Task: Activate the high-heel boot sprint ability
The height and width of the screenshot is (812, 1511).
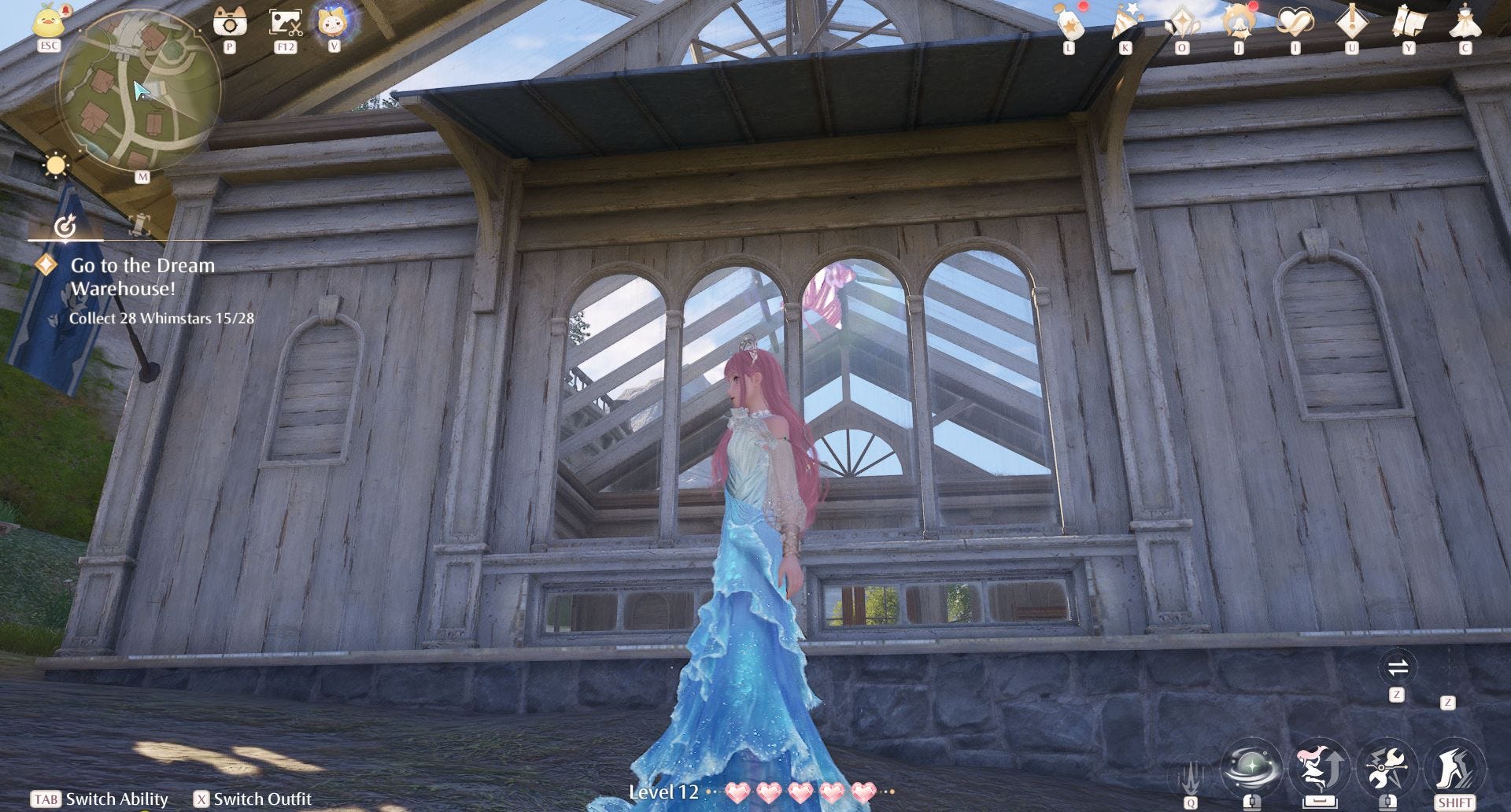Action: 1454,767
